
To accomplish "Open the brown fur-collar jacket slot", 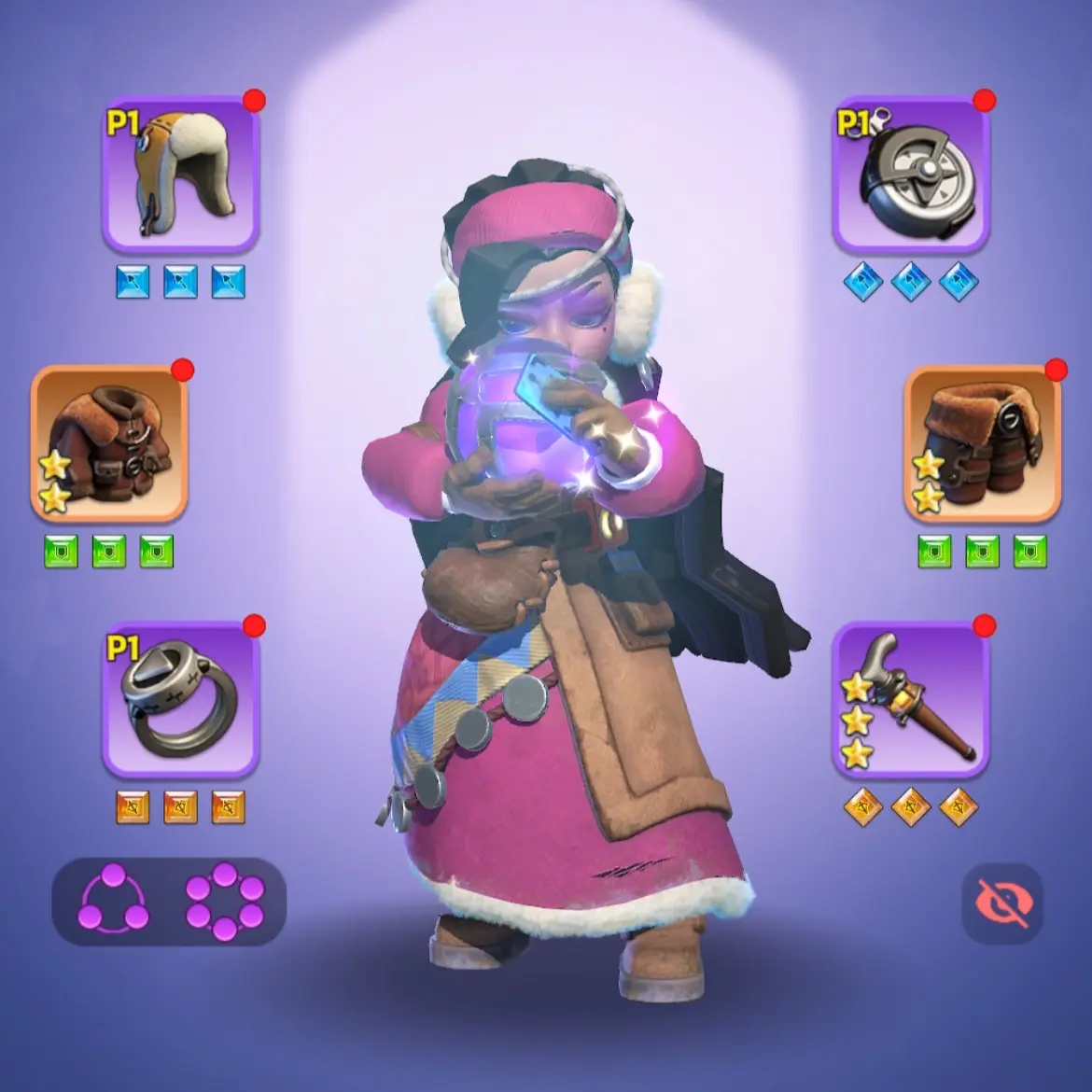I will click(110, 444).
